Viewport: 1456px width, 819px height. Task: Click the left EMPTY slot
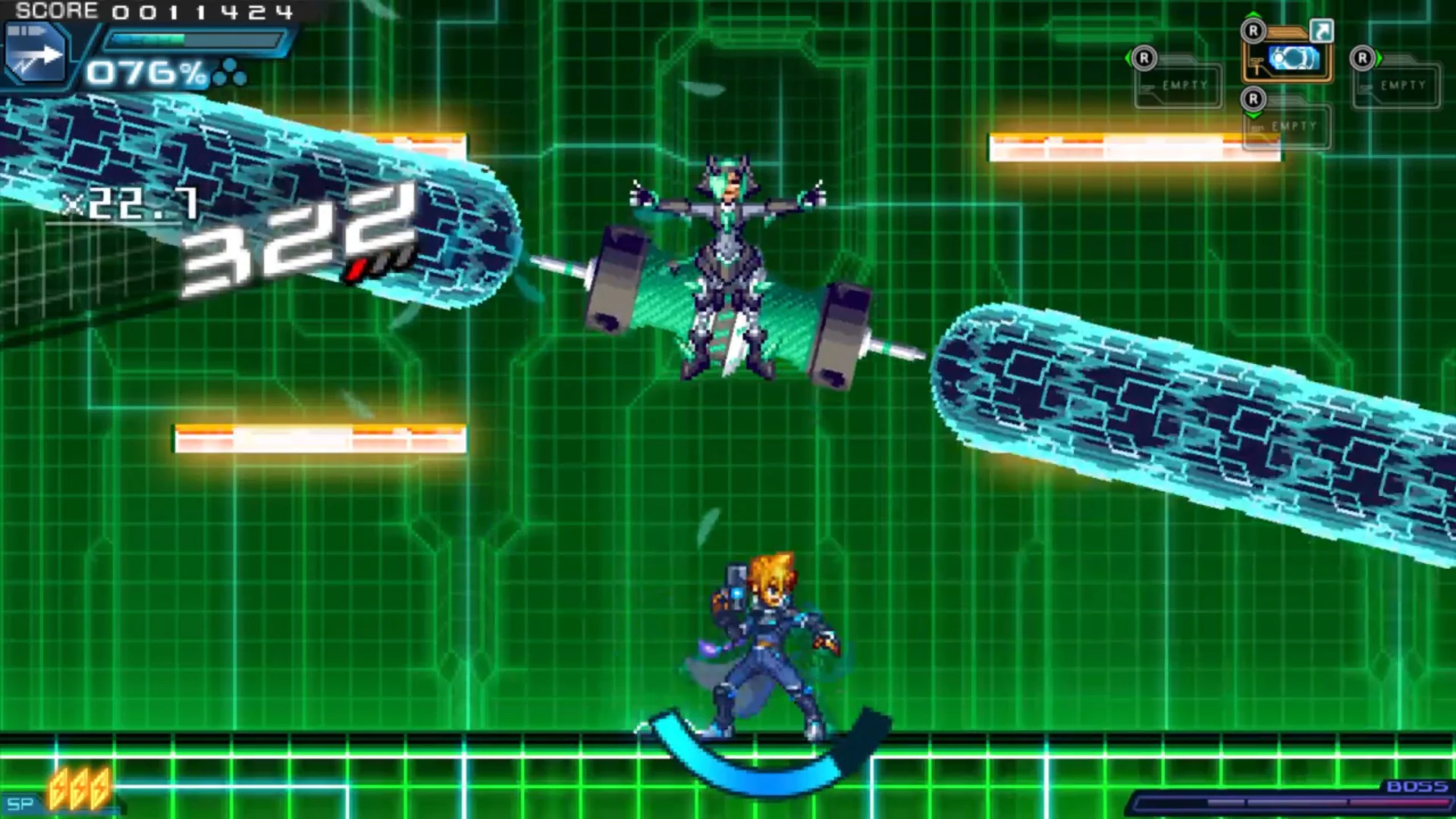(x=1183, y=83)
